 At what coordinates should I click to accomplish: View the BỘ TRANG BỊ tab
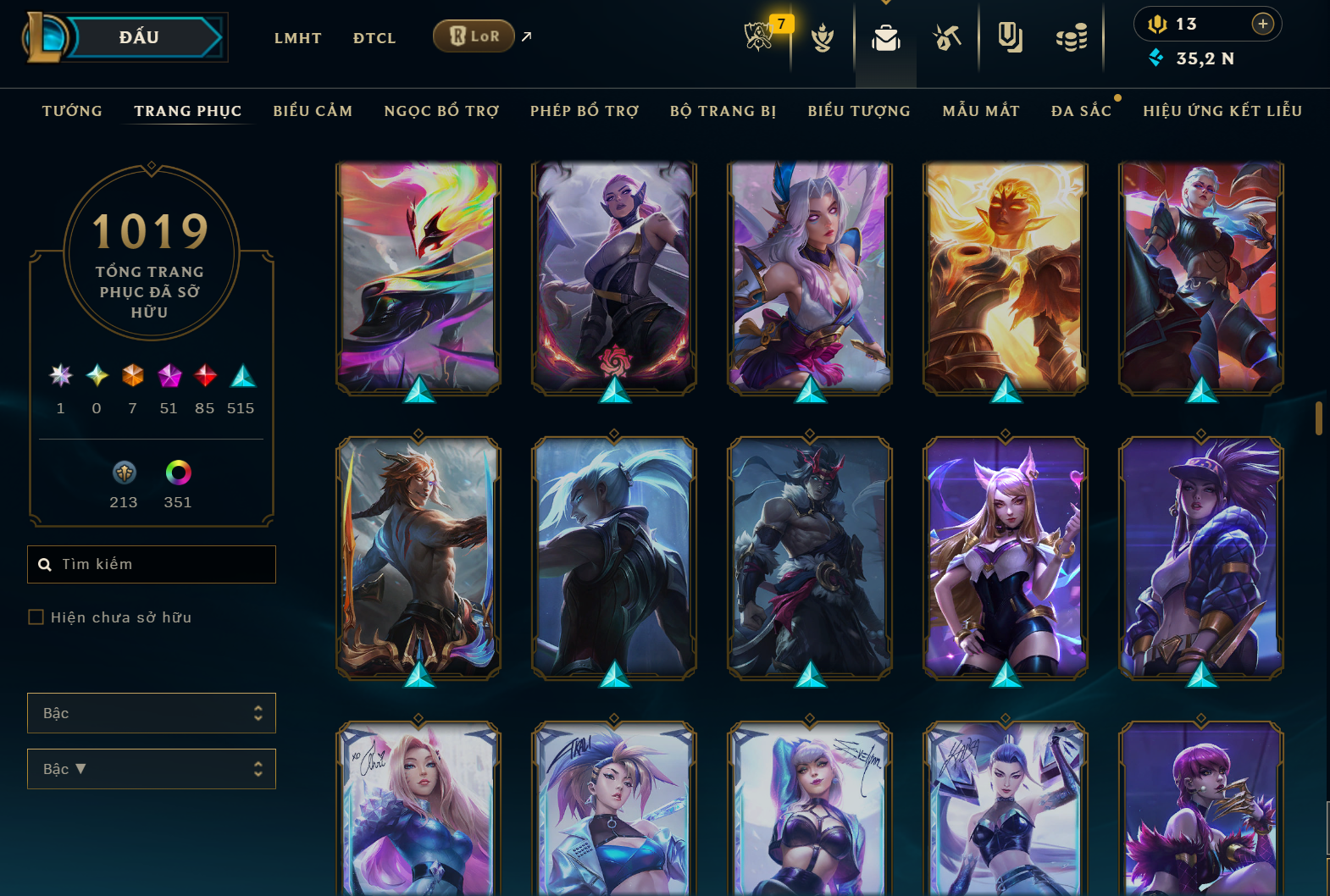(723, 111)
